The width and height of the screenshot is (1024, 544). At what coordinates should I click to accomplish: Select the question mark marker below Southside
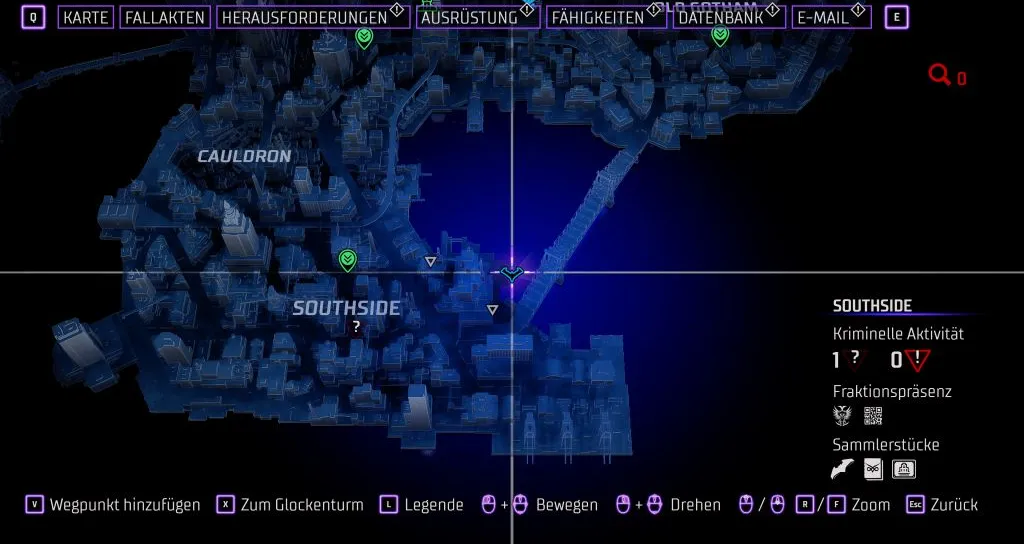click(356, 326)
